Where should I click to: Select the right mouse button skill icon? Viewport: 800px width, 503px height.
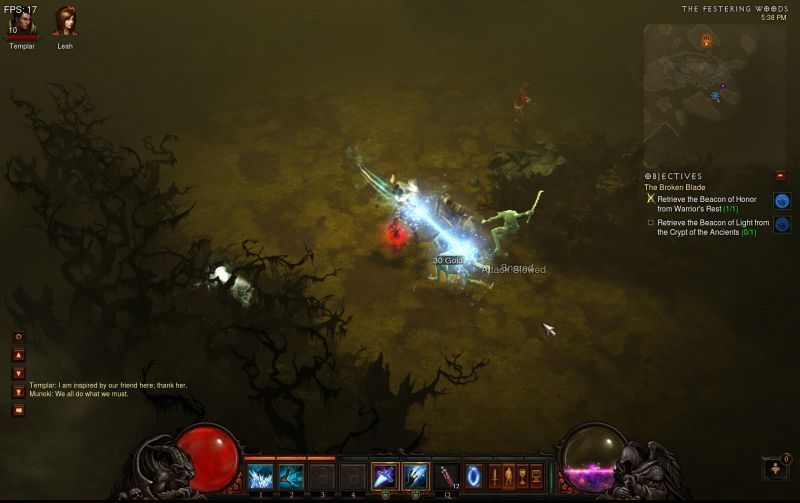pos(415,476)
